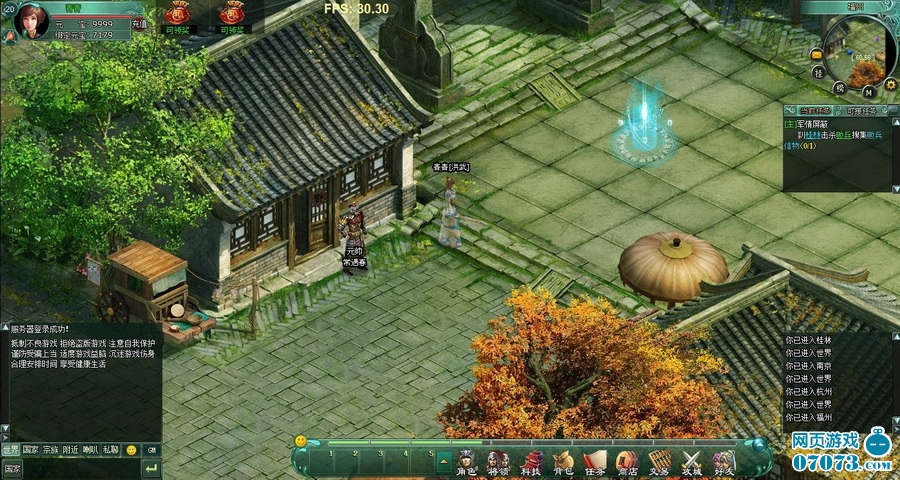
Task: Open the 好友 friends list
Action: [x=723, y=461]
